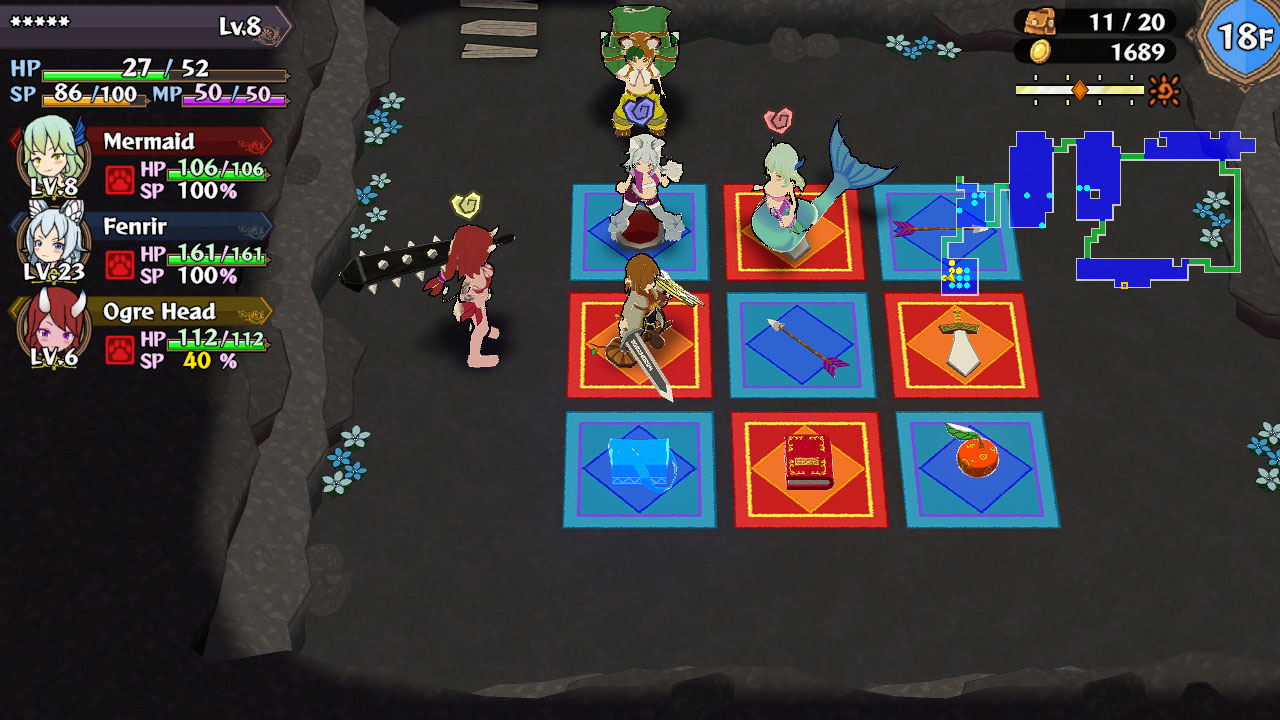Viewport: 1280px width, 720px height.
Task: Click the orange sun daytime icon
Action: (x=1162, y=88)
